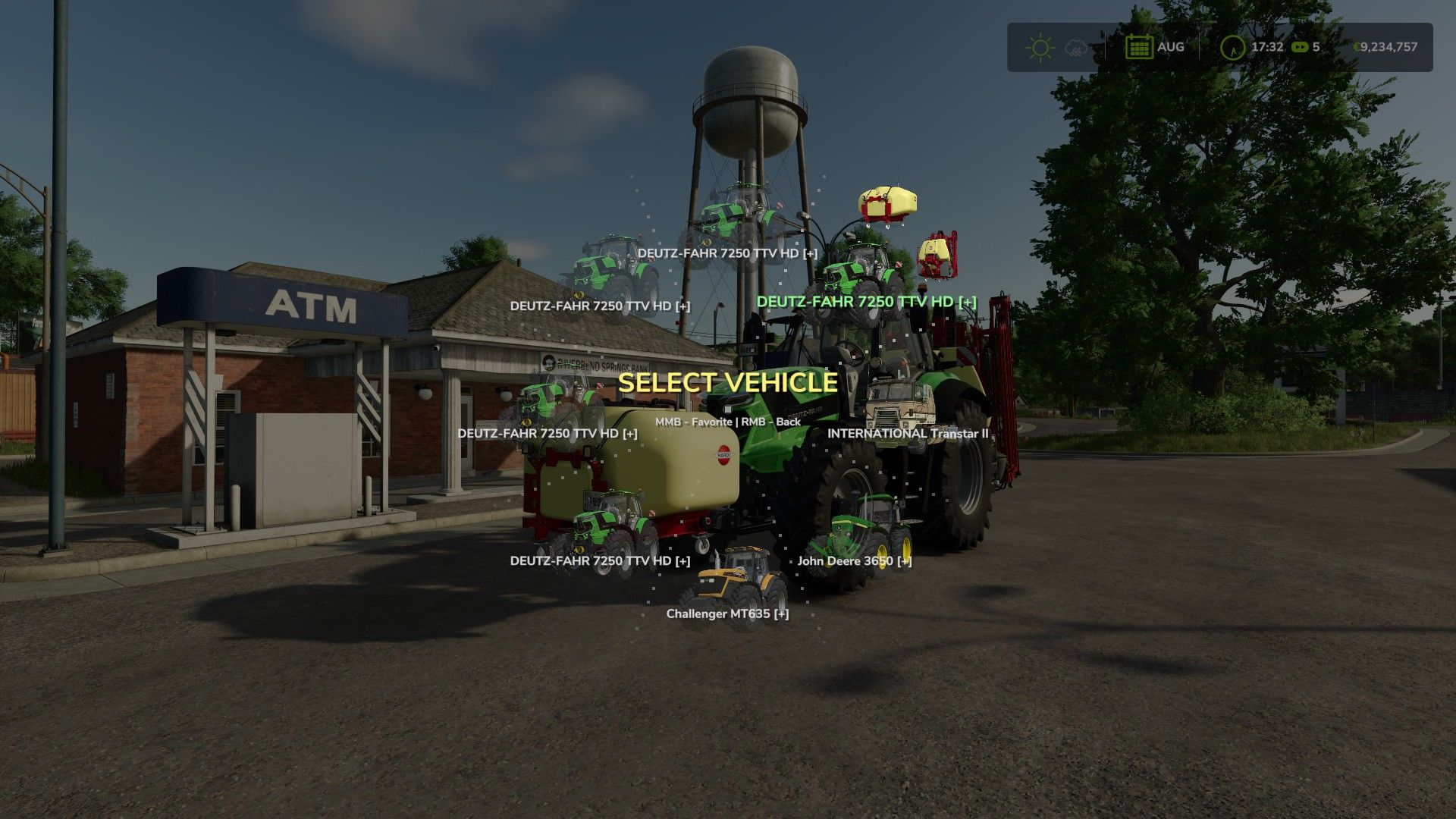This screenshot has width=1456, height=819.
Task: Select the red mounted Hardi sprayer icon on right
Action: coord(938,253)
